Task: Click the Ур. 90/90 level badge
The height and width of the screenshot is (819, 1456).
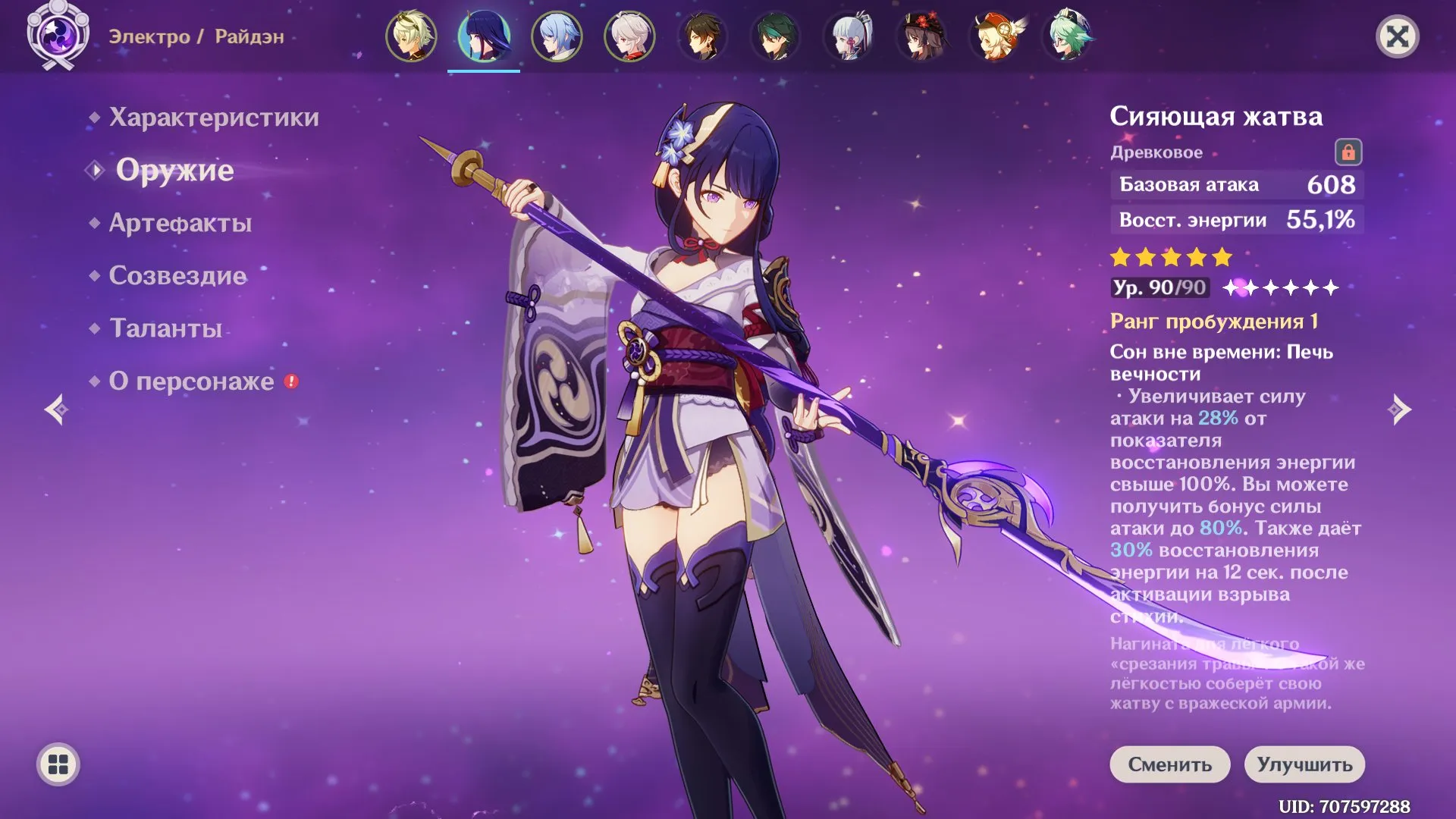Action: tap(1159, 289)
